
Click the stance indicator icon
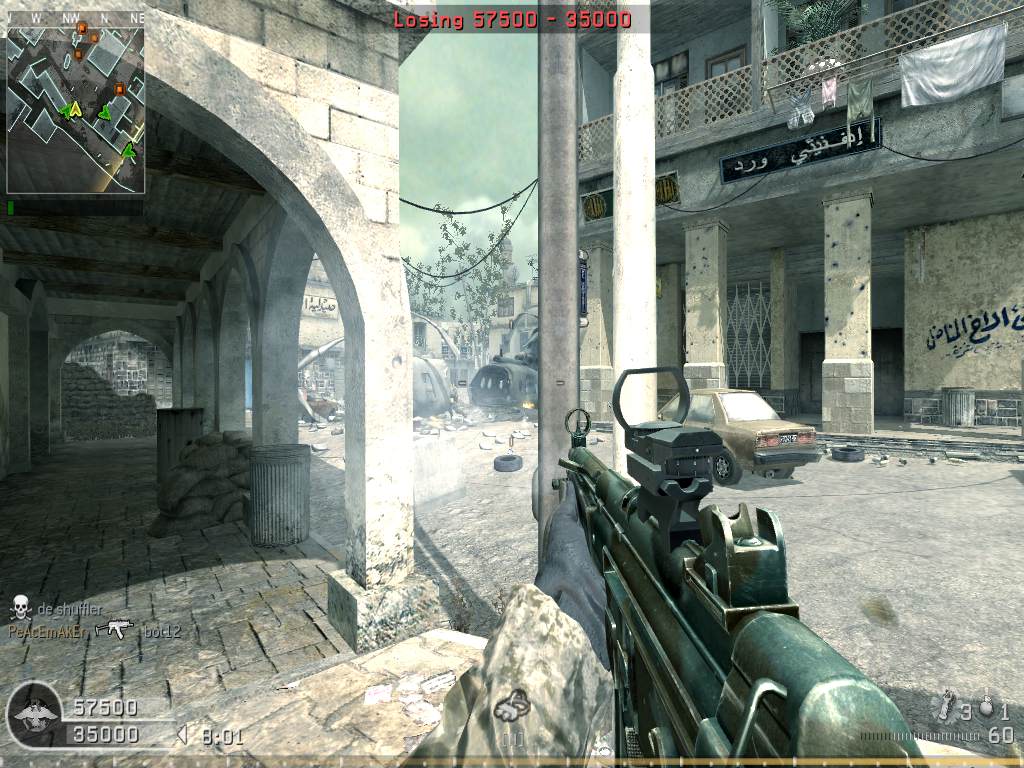click(513, 706)
